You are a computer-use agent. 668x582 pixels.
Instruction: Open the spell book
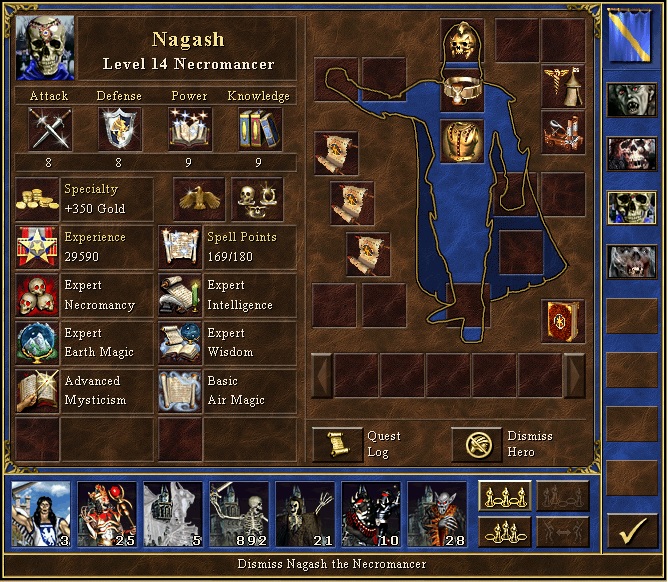pyautogui.click(x=563, y=320)
